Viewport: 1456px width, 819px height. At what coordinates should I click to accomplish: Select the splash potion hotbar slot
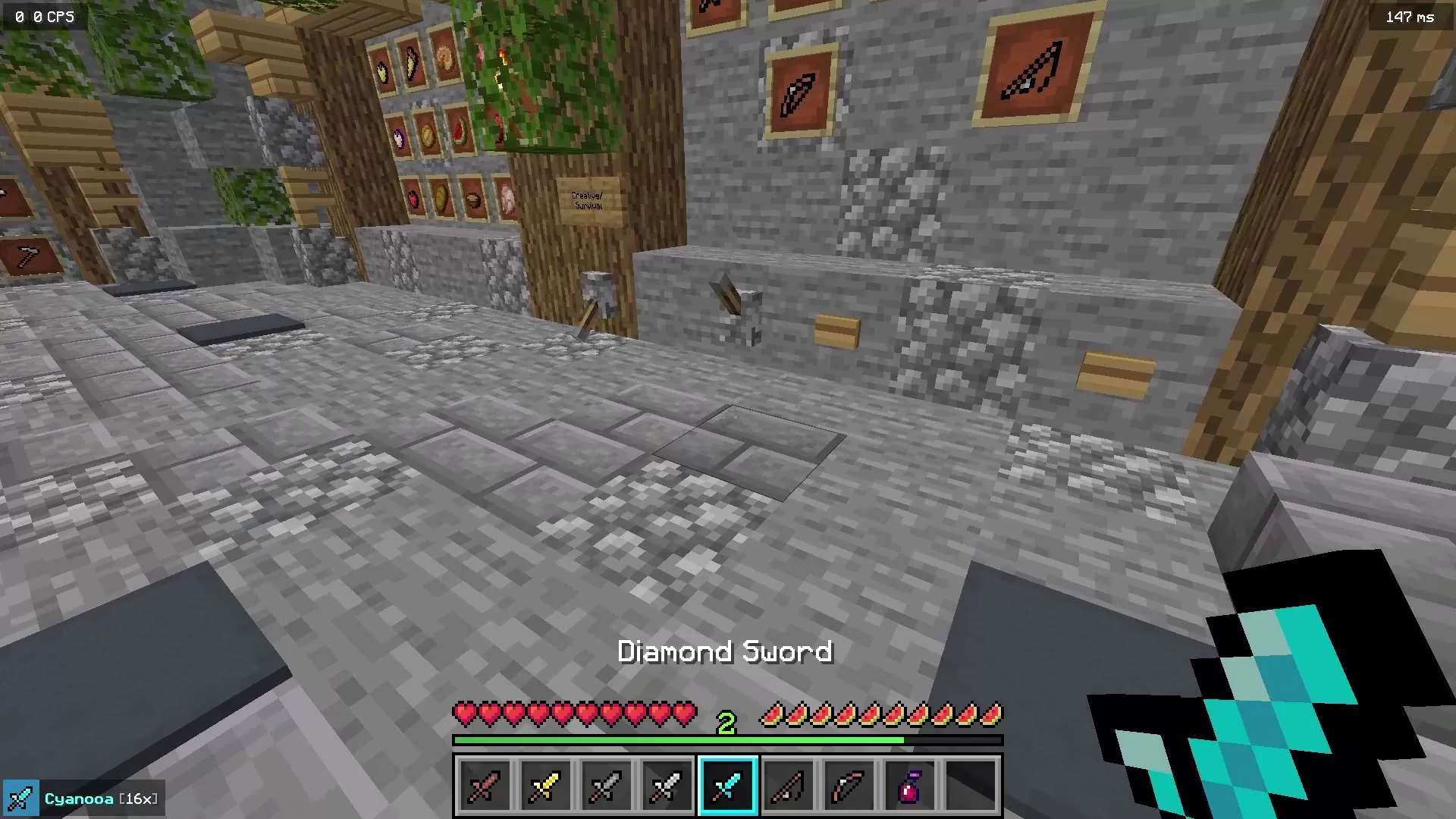tap(909, 785)
